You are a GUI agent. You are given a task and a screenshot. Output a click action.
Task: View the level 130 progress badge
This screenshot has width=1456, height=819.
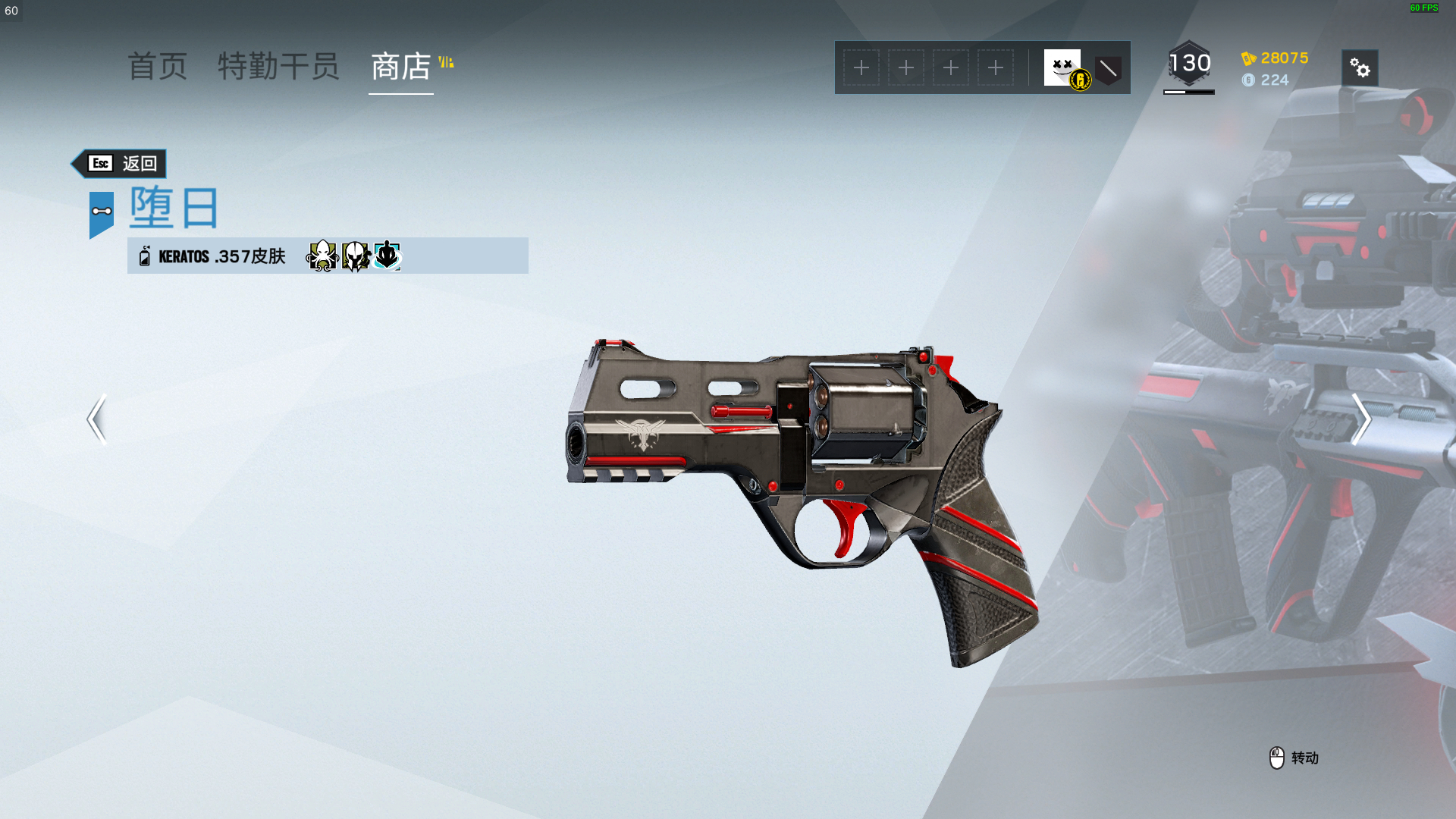[x=1189, y=65]
